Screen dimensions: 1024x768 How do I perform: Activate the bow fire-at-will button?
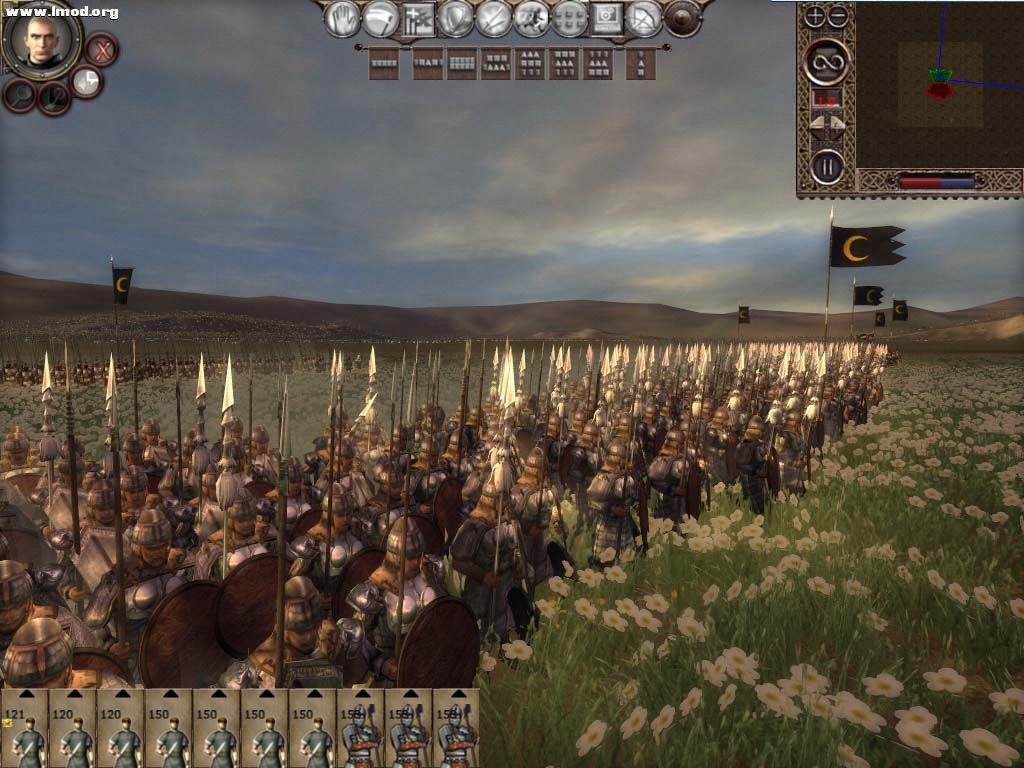[x=645, y=18]
